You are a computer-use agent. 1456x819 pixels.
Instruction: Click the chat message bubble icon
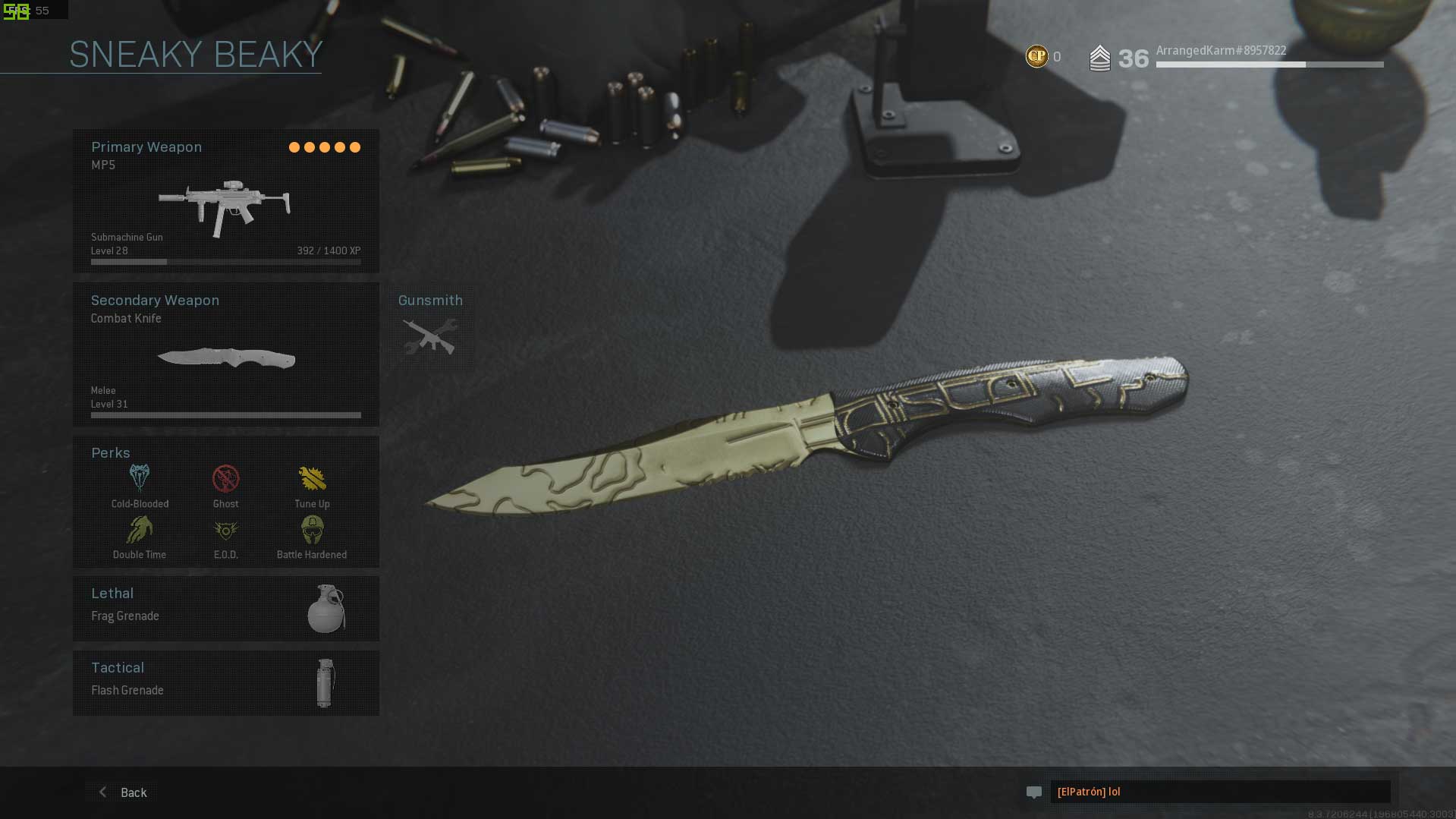pyautogui.click(x=1033, y=792)
